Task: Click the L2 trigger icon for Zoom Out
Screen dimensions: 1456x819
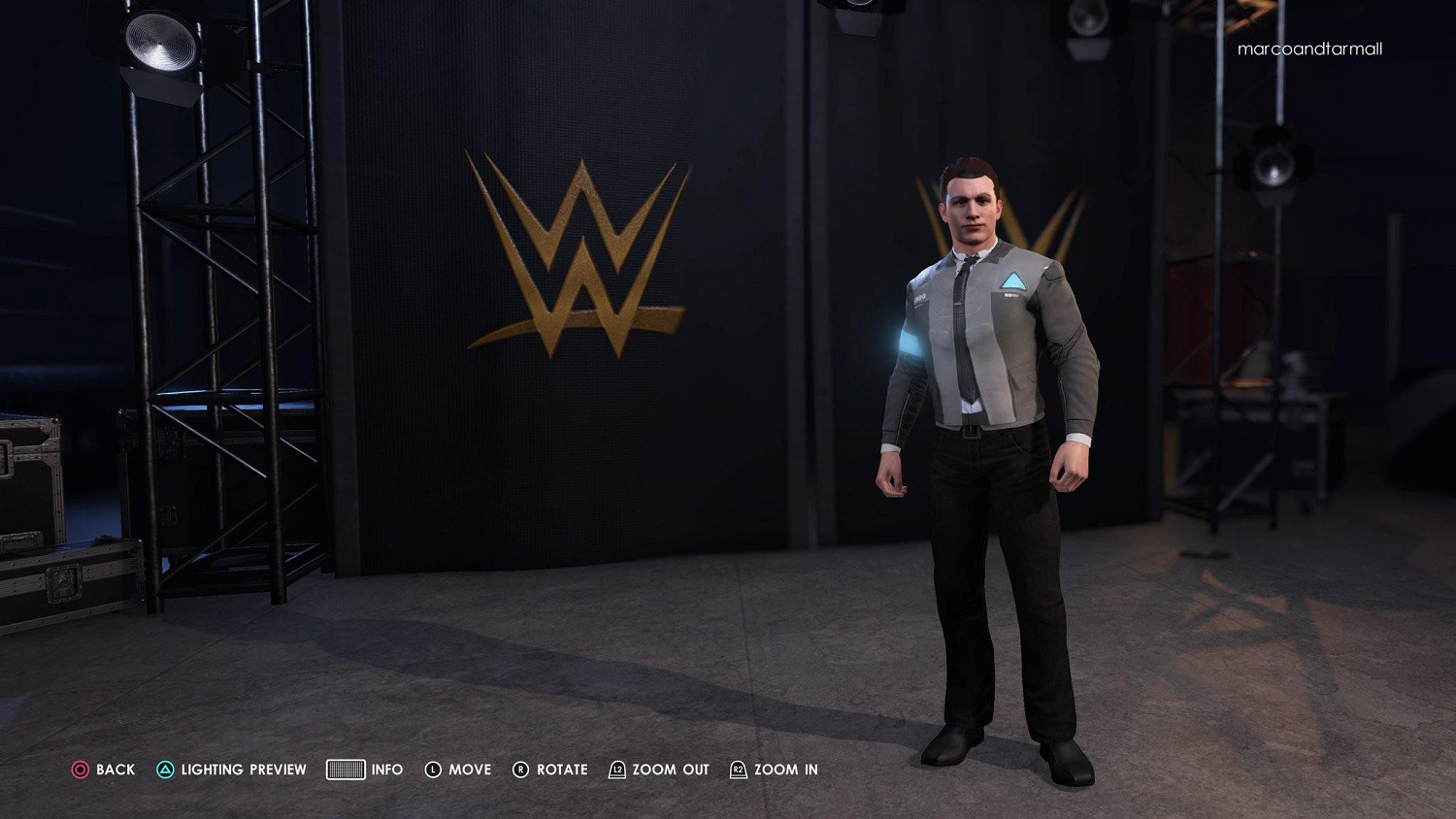Action: point(615,770)
